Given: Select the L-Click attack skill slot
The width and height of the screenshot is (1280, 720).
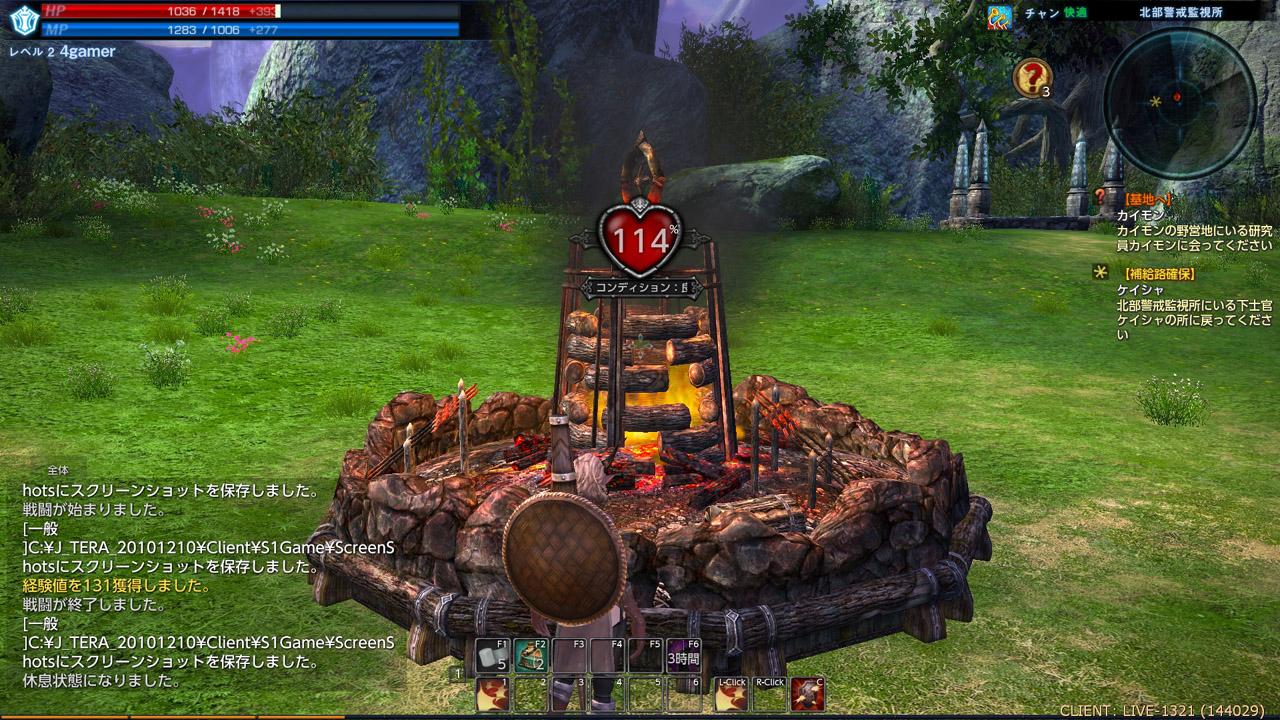Looking at the screenshot, I should click(x=732, y=694).
